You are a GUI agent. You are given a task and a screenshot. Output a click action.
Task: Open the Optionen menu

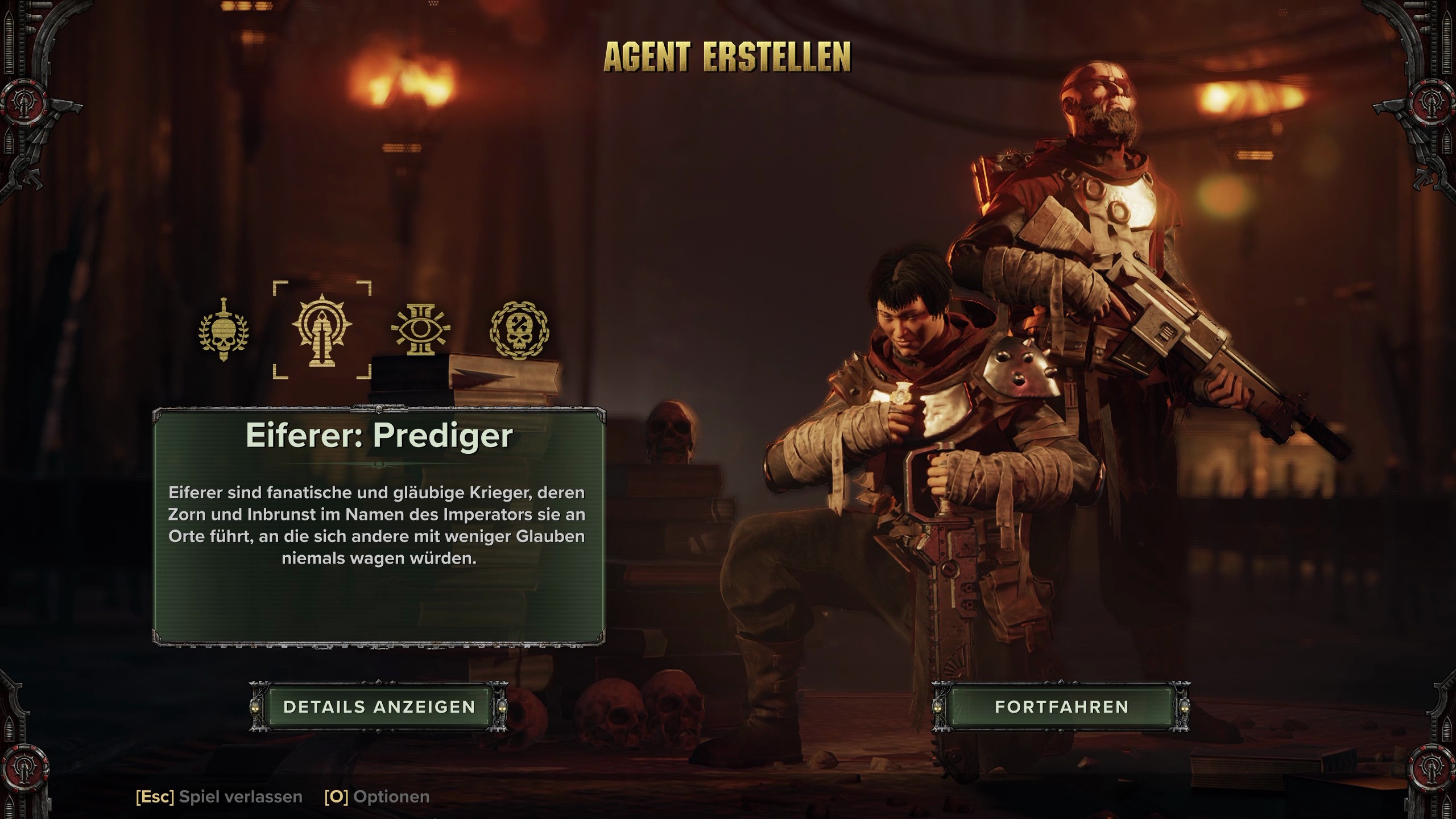[377, 797]
